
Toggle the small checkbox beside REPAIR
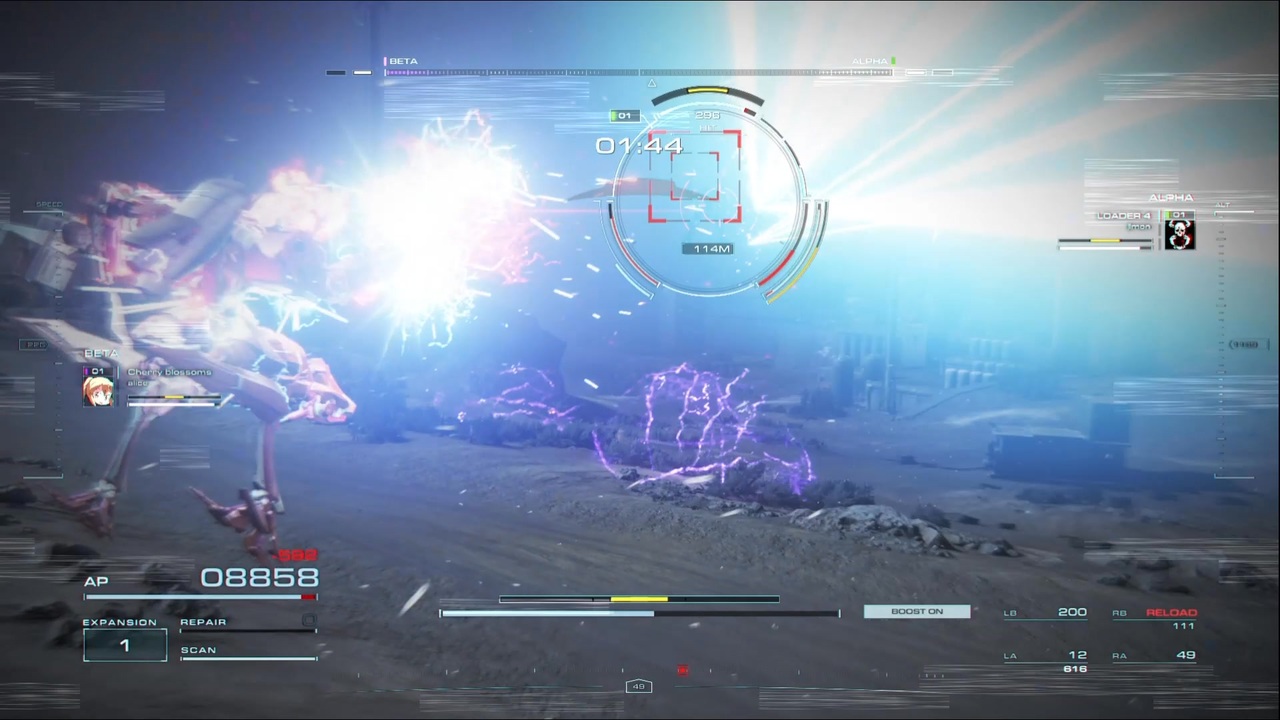point(310,621)
